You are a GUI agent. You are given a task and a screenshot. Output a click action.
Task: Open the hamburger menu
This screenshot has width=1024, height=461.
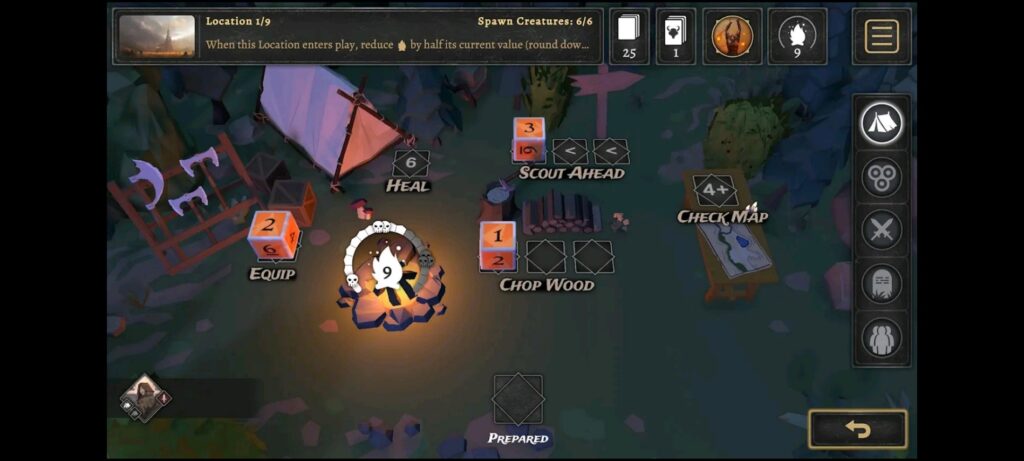click(x=881, y=36)
